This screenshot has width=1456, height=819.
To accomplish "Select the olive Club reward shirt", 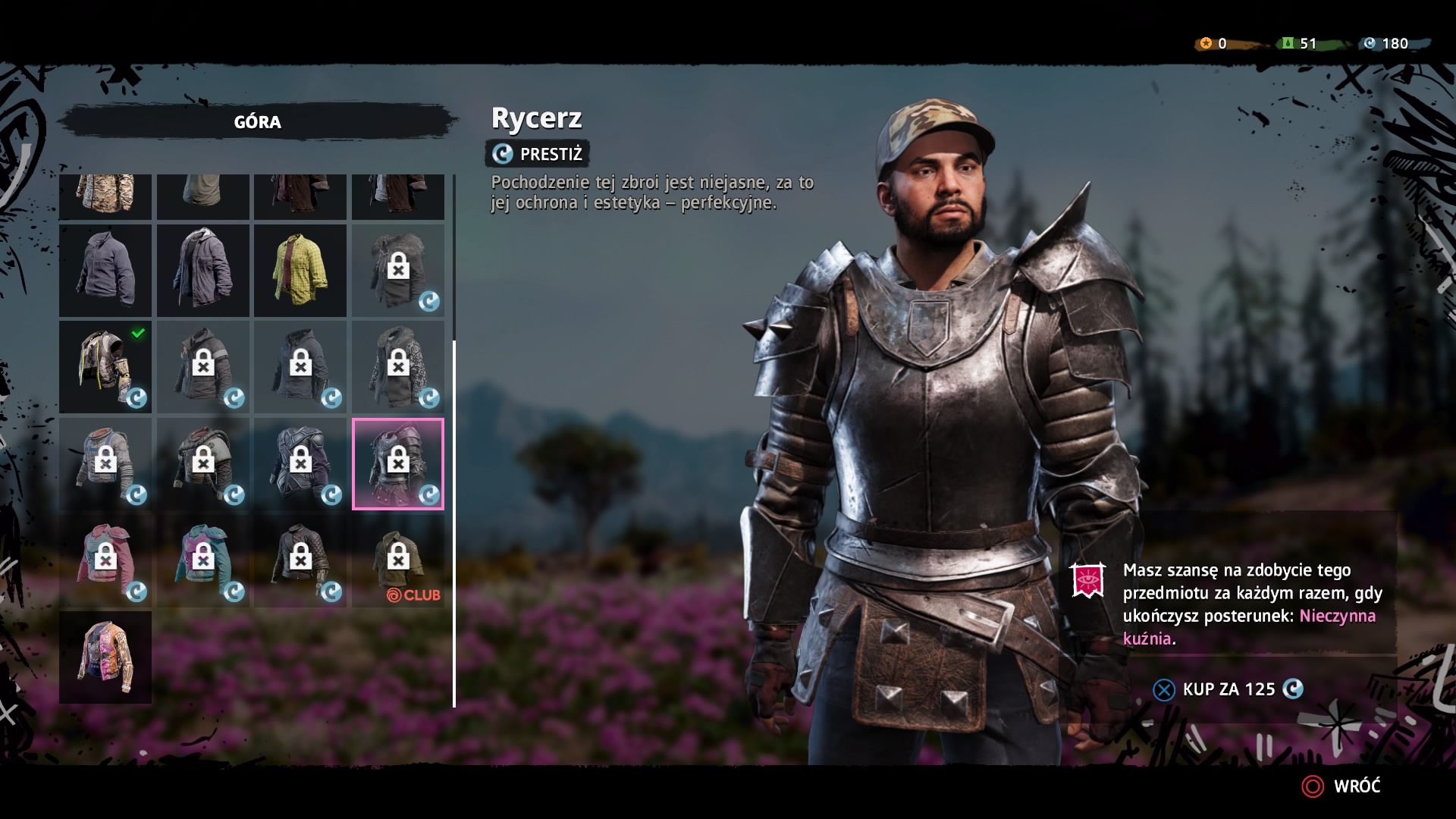I will [398, 560].
